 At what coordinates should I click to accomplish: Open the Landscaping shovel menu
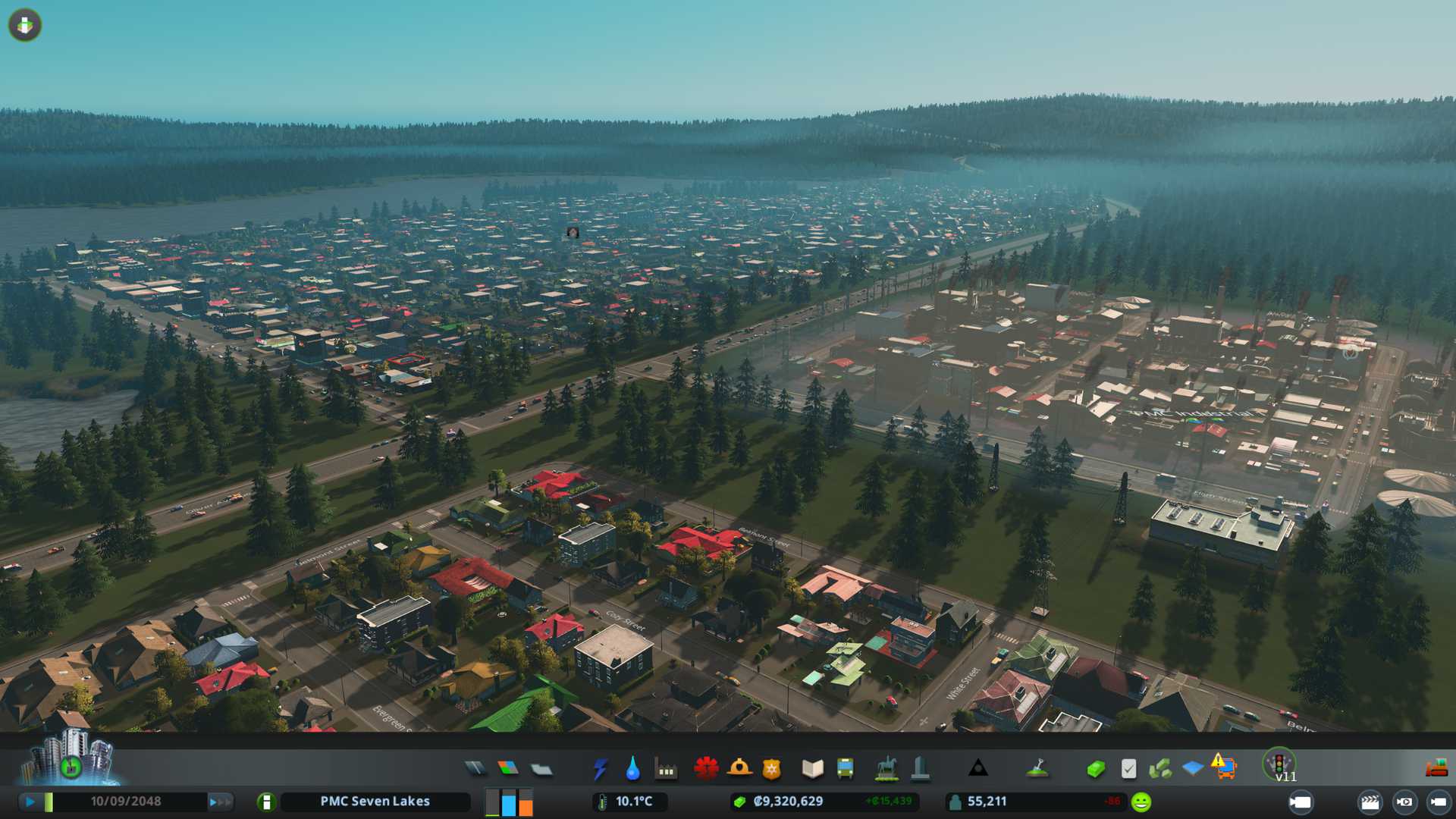[1037, 769]
